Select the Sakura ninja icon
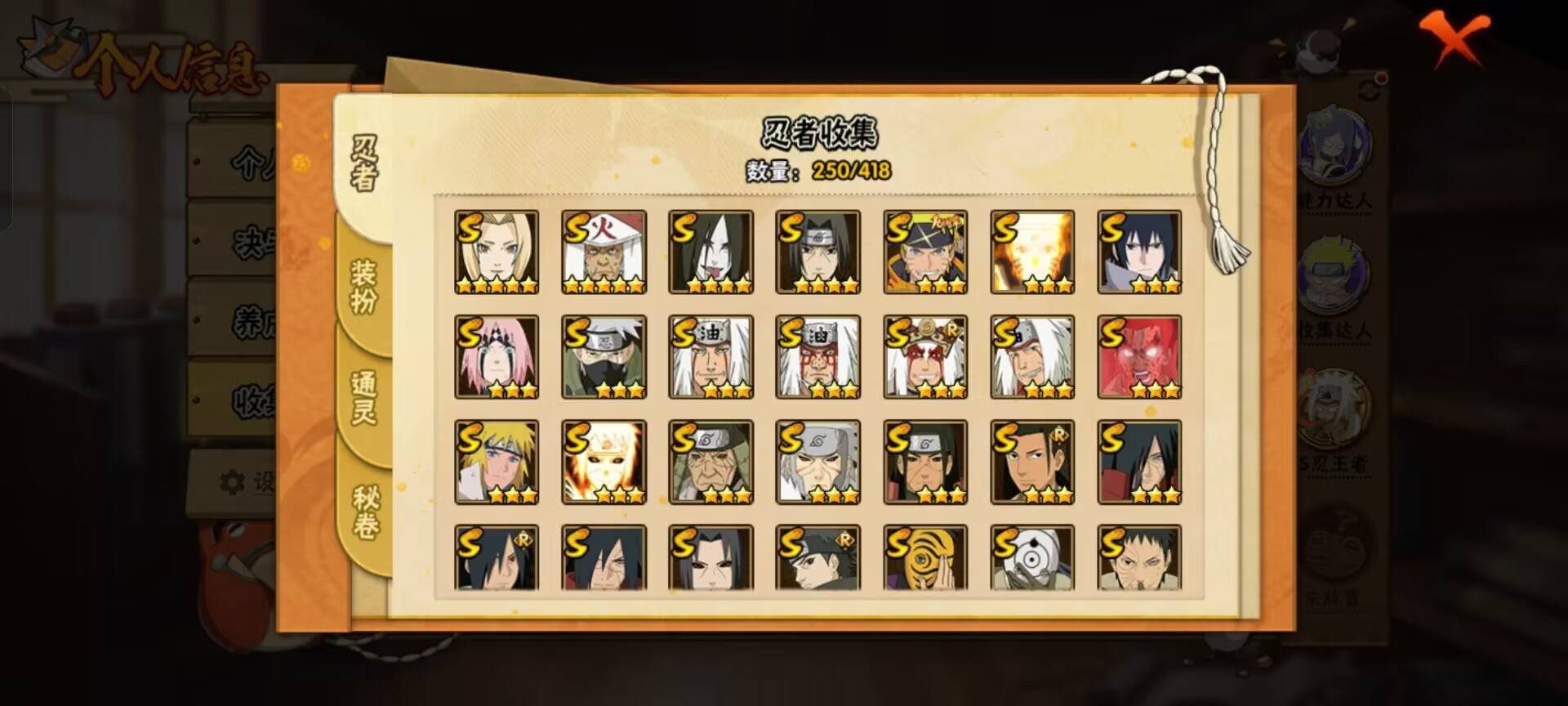Image resolution: width=1568 pixels, height=706 pixels. 497,357
